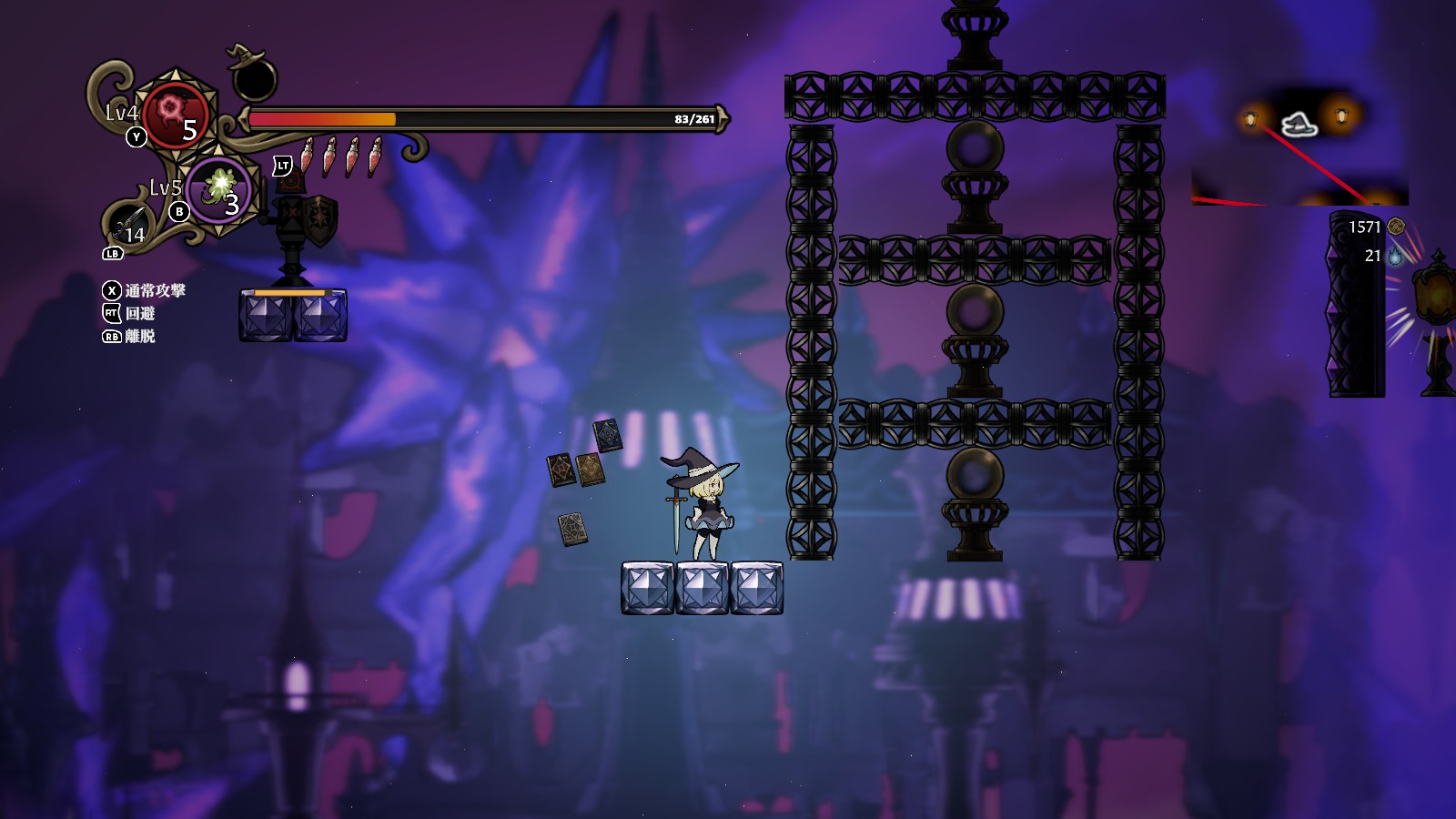This screenshot has width=1456, height=819.
Task: Click the witch hat orb slot
Action: coord(253,76)
